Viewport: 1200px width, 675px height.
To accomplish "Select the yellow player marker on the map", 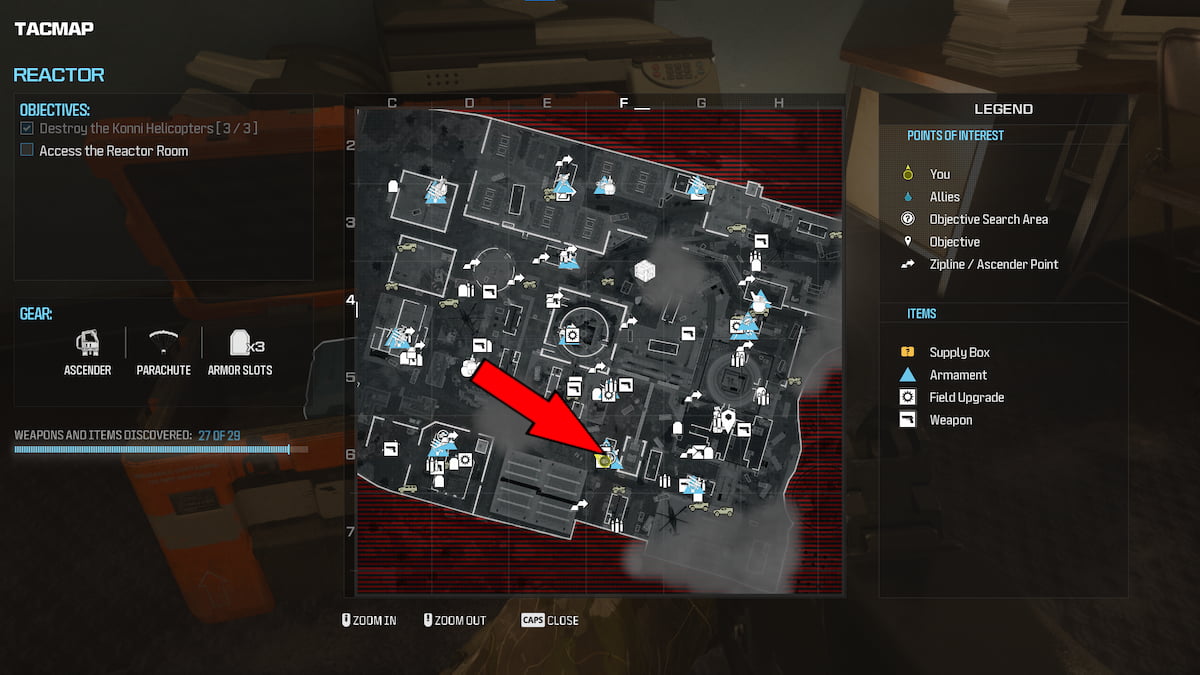I will pyautogui.click(x=603, y=460).
